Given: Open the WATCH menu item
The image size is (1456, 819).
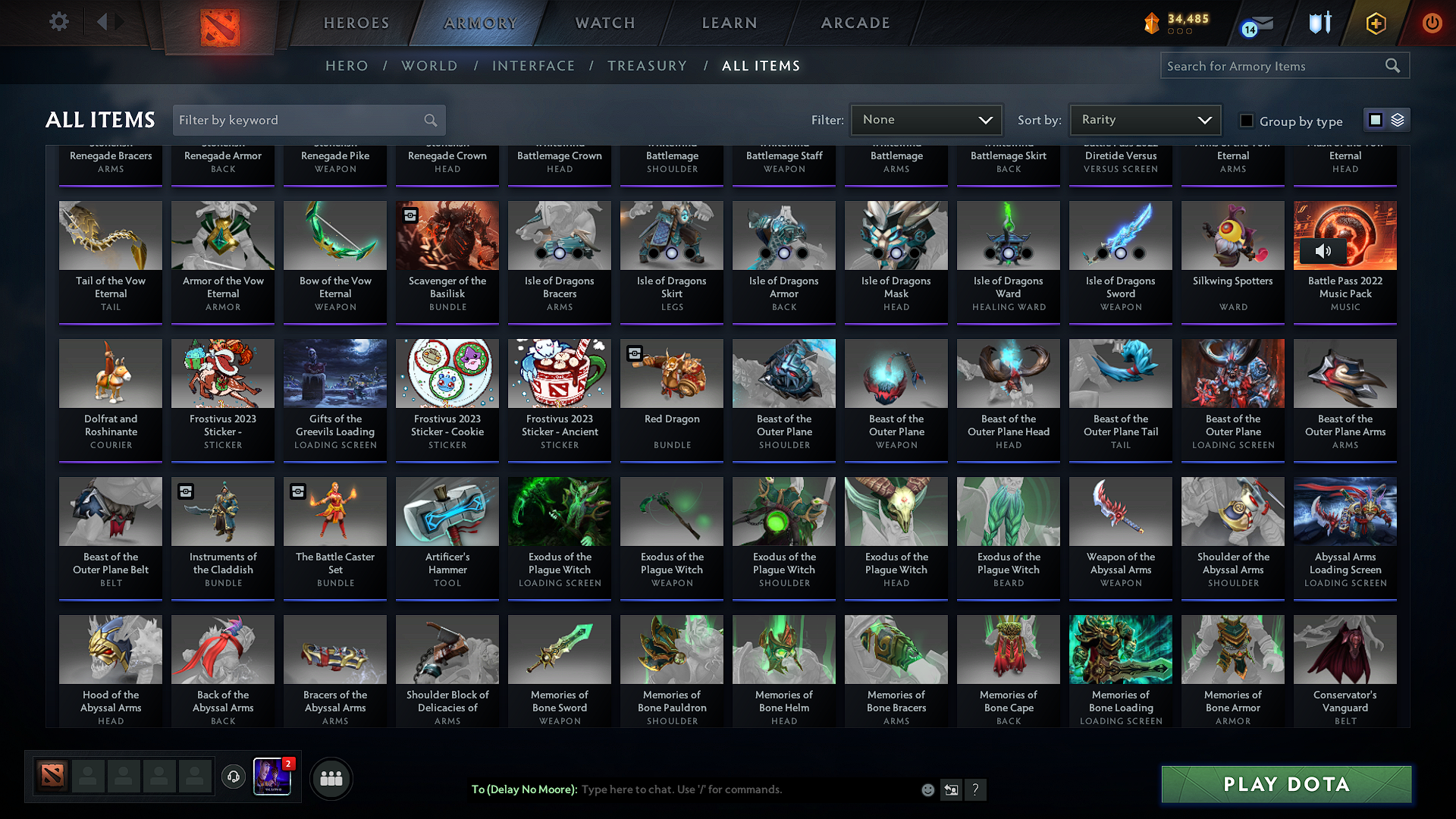Looking at the screenshot, I should [603, 23].
